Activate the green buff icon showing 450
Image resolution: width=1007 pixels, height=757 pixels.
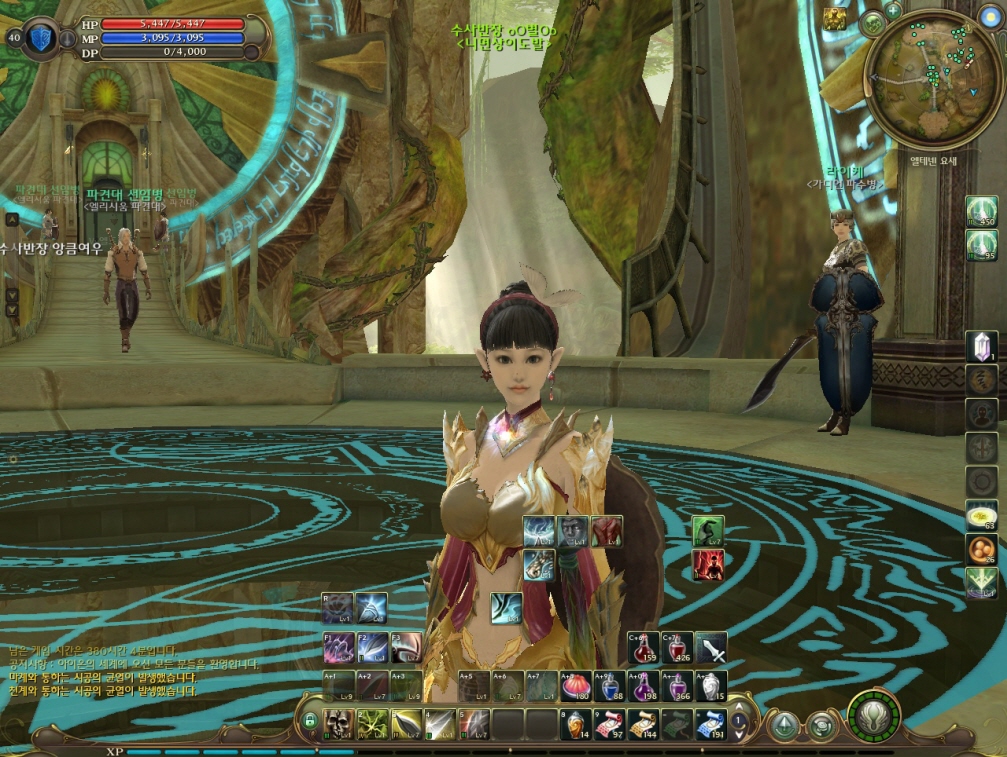point(981,211)
